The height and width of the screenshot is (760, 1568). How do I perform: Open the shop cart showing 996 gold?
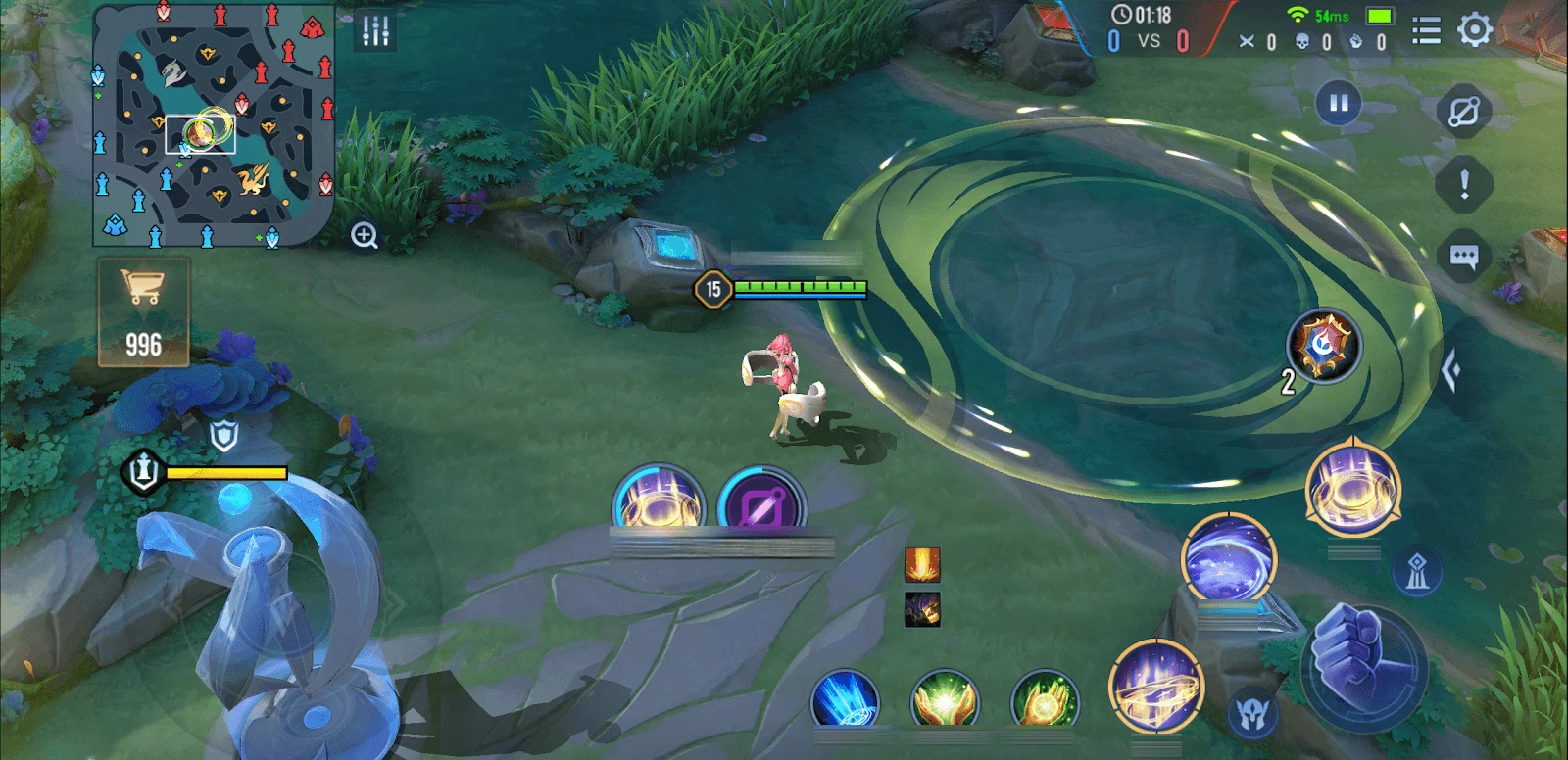point(143,311)
